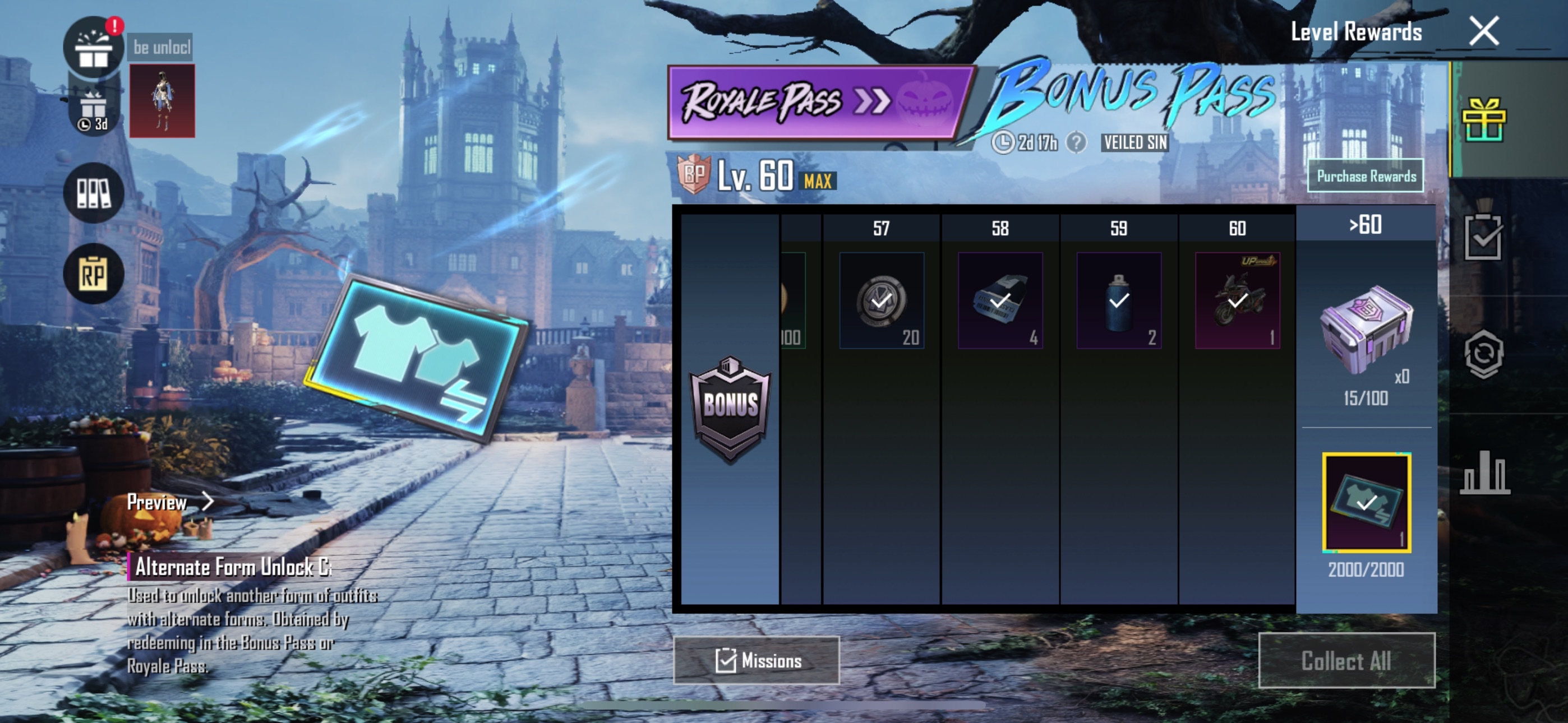Collect All rewards
Screen dimensions: 1568x723
(x=1346, y=660)
